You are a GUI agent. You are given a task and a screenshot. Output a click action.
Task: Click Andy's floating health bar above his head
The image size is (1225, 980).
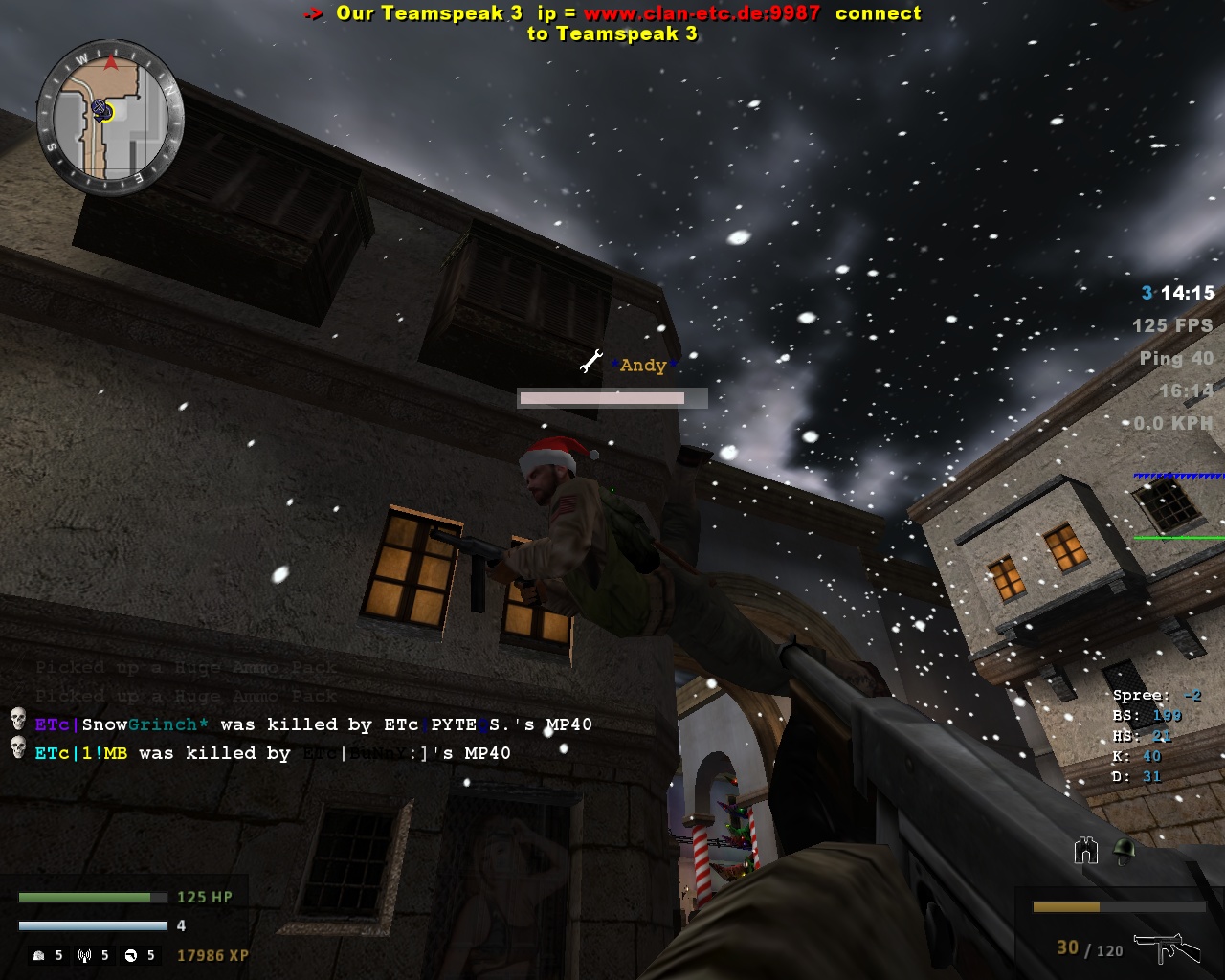pos(612,397)
